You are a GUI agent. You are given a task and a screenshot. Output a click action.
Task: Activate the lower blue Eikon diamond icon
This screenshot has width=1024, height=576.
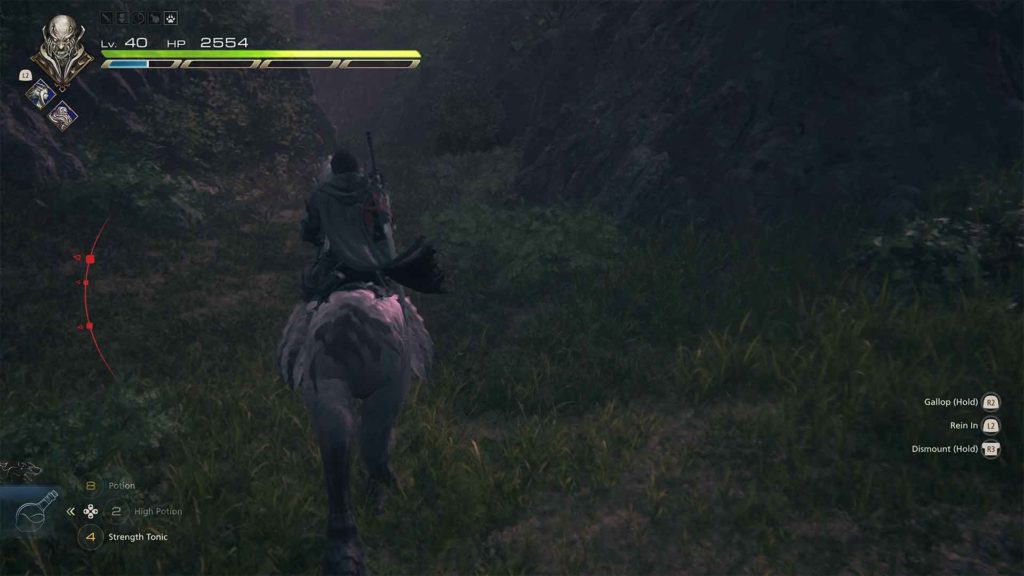(x=63, y=115)
